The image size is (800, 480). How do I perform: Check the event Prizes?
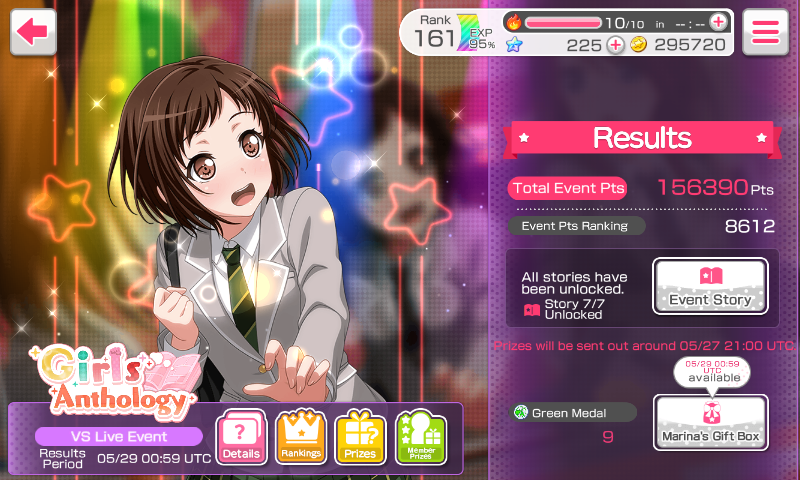(360, 437)
